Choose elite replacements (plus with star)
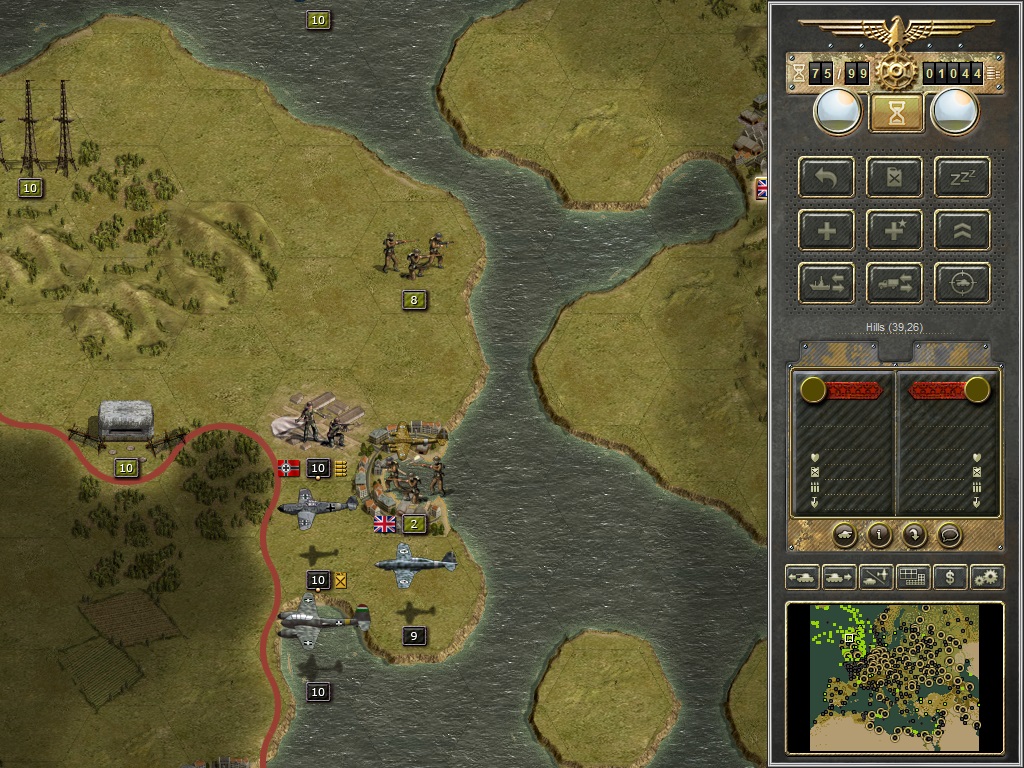 pos(895,230)
